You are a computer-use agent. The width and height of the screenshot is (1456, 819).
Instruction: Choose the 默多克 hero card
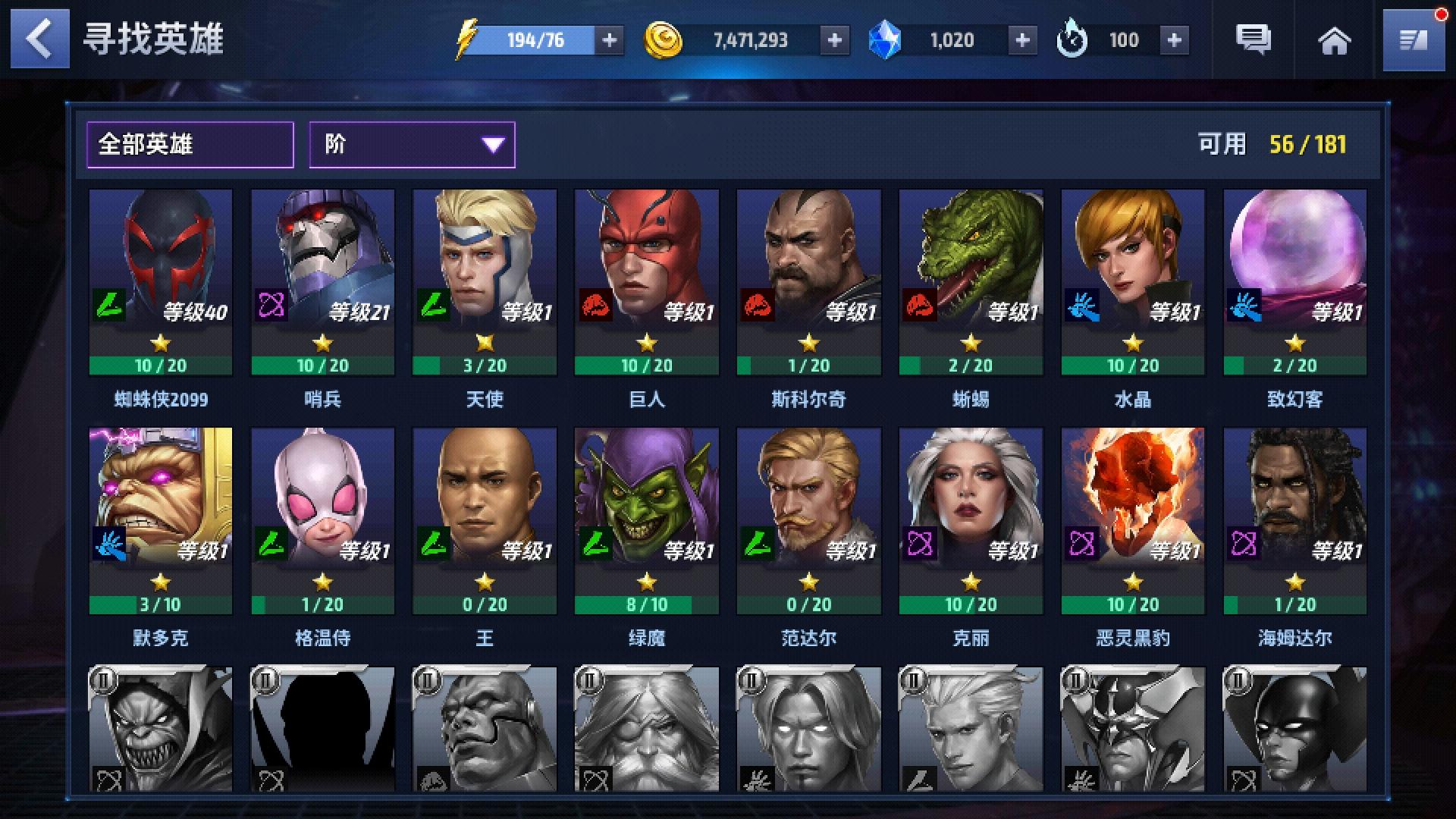click(161, 521)
